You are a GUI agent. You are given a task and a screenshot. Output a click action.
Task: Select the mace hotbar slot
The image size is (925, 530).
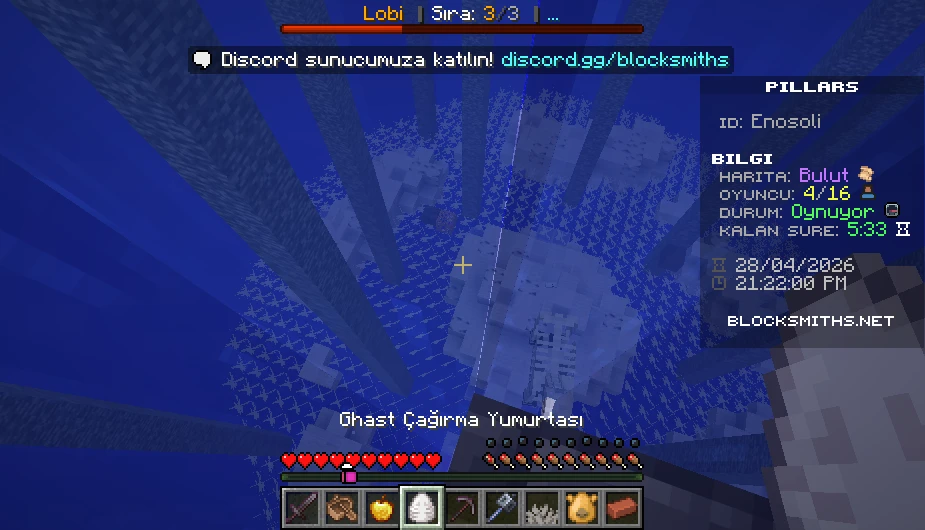pyautogui.click(x=501, y=507)
